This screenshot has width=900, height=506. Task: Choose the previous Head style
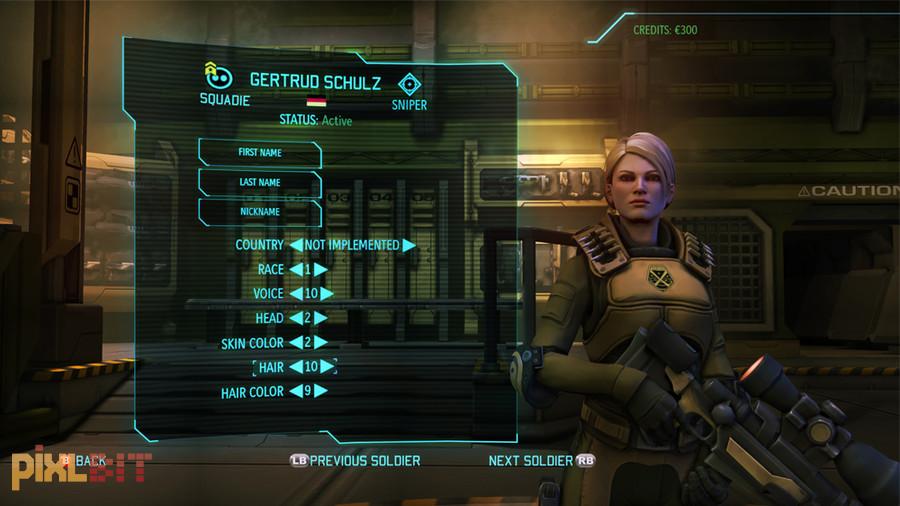coord(296,318)
